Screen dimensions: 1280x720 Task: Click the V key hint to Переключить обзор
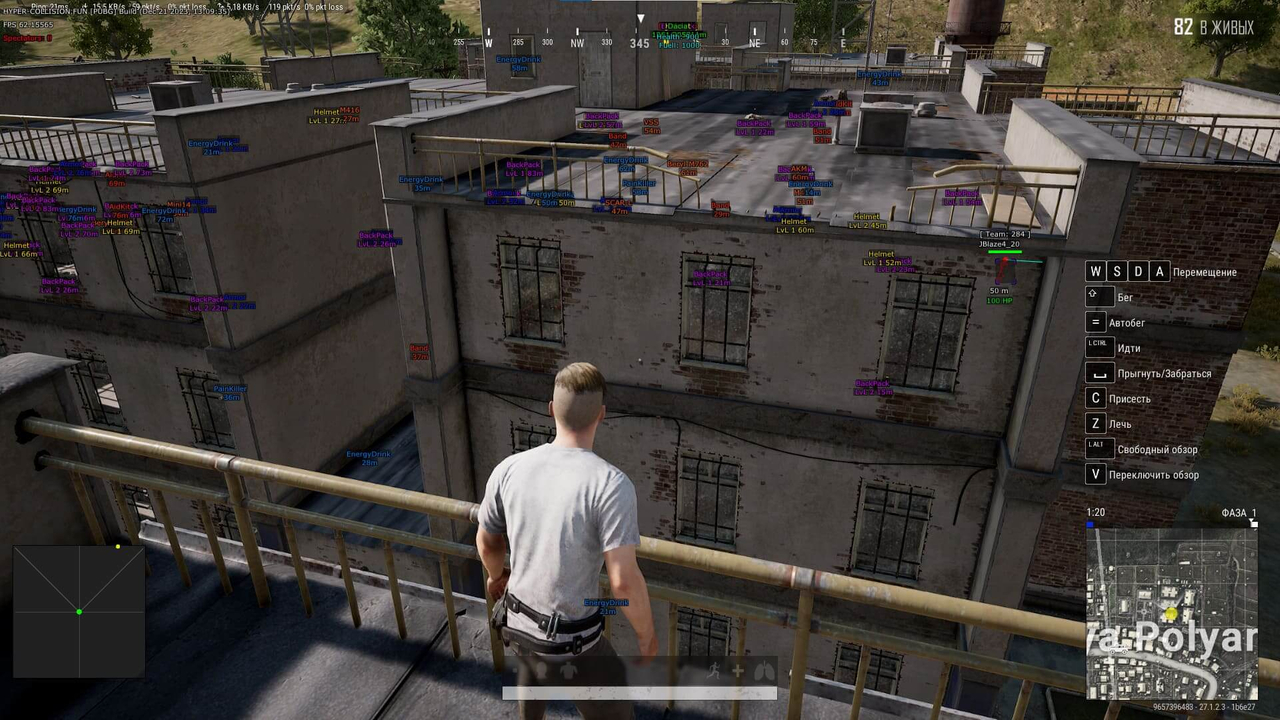[x=1095, y=474]
